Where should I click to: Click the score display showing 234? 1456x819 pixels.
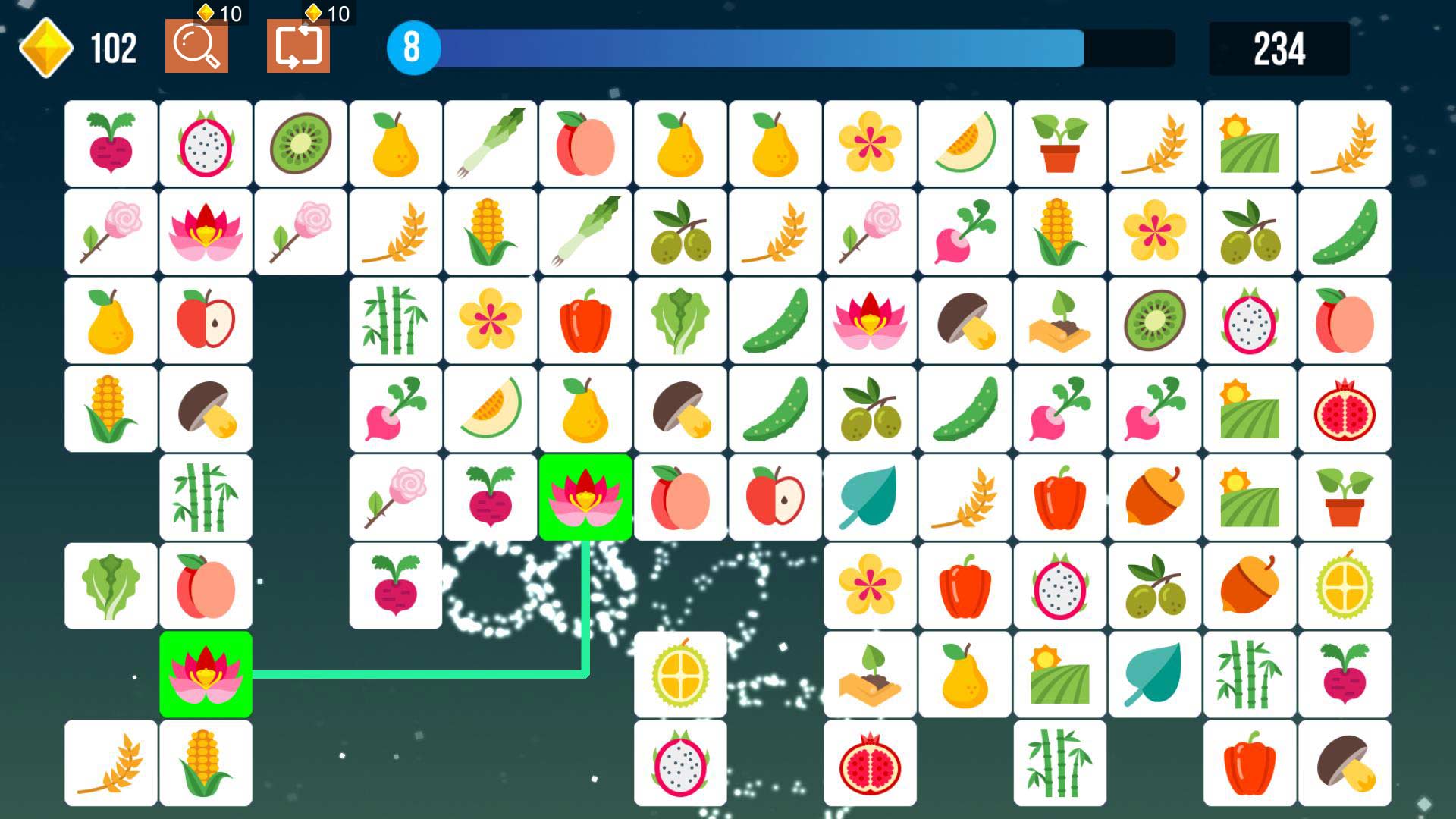pos(1282,47)
